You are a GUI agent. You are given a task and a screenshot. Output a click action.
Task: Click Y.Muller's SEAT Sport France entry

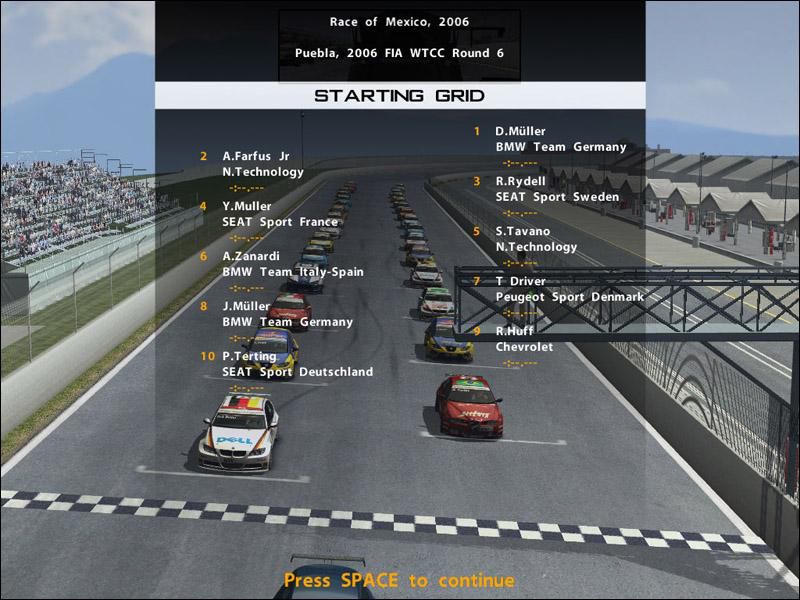264,214
